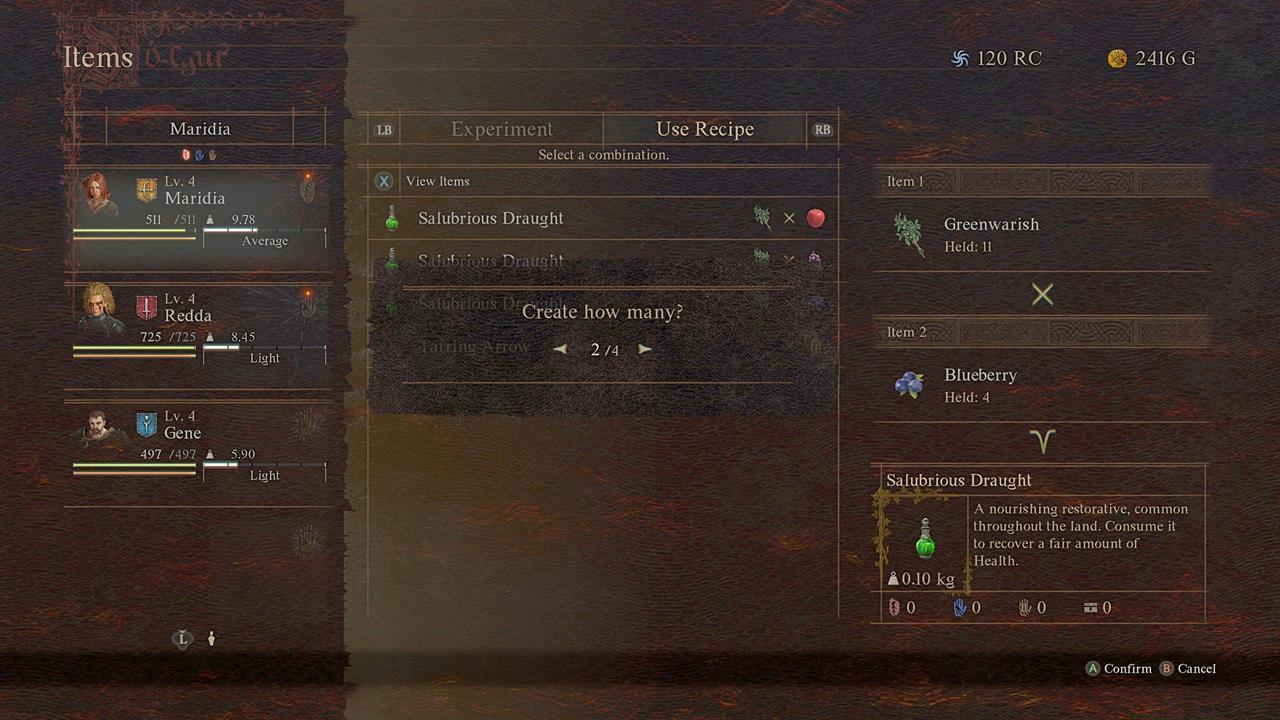The width and height of the screenshot is (1280, 720).
Task: Click the apple icon in the Salubrious Draught recipe
Action: 815,218
